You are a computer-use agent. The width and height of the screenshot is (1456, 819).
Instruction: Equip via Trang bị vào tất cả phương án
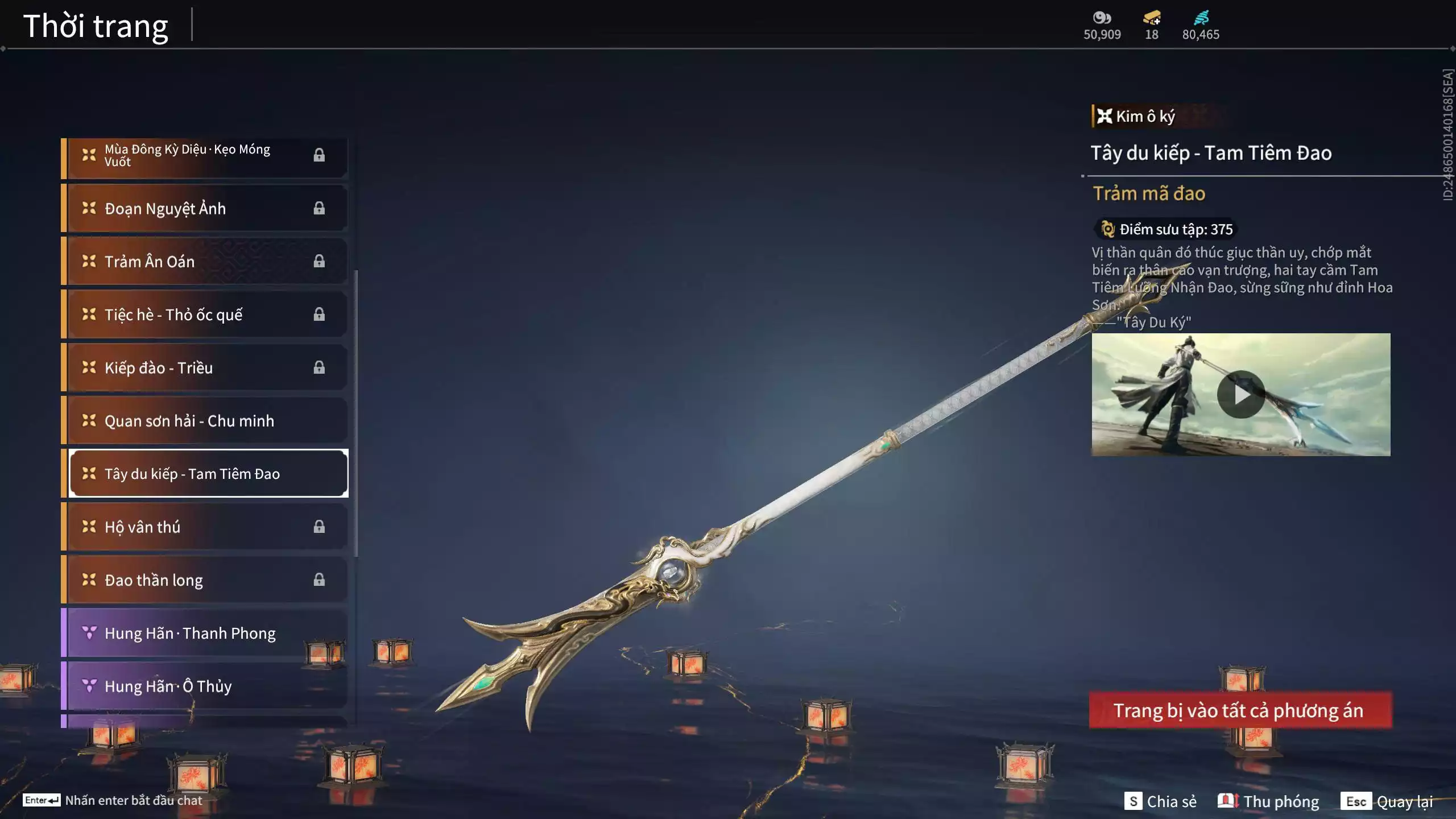(x=1240, y=710)
